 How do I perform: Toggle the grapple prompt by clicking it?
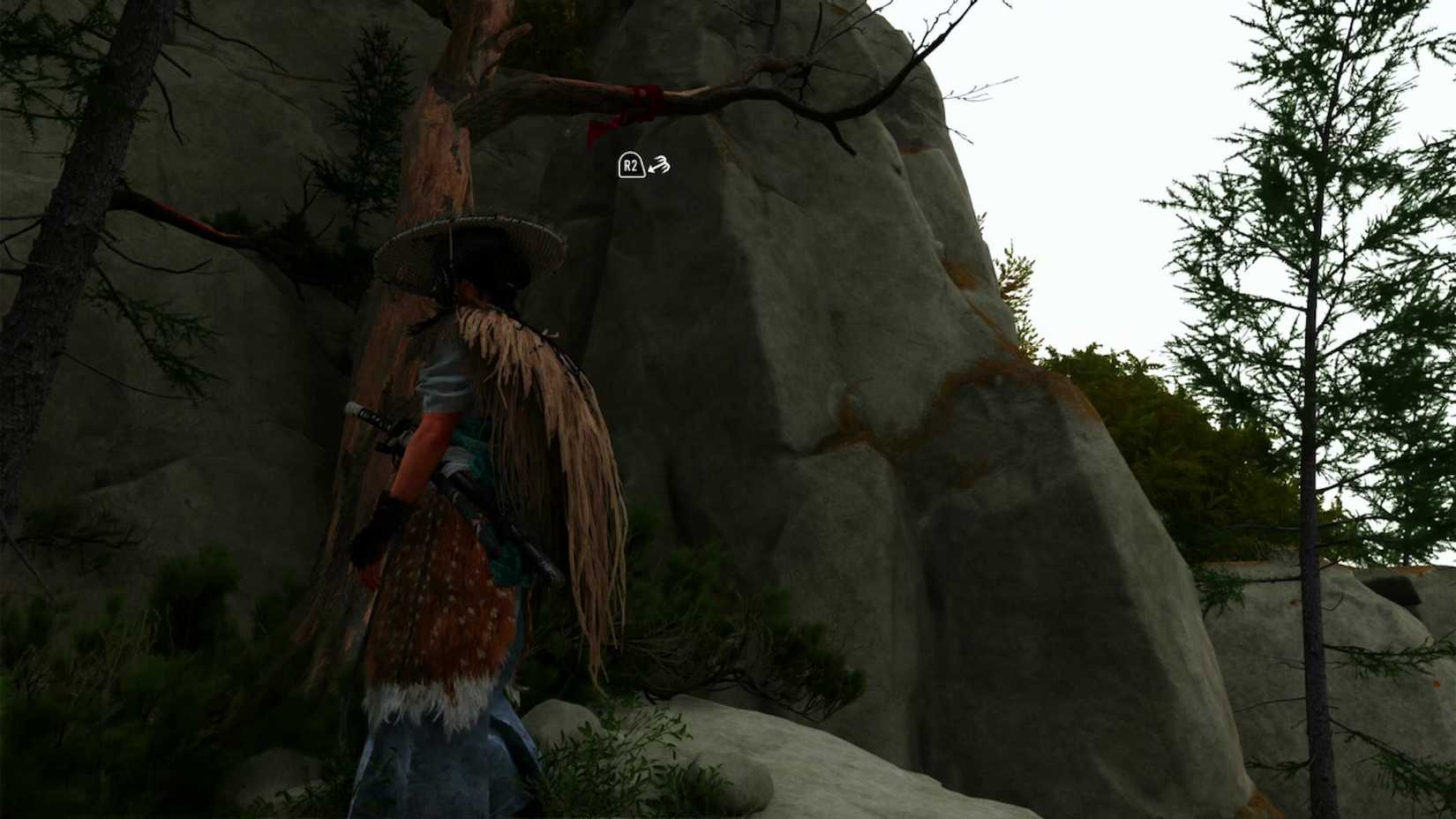coord(644,164)
